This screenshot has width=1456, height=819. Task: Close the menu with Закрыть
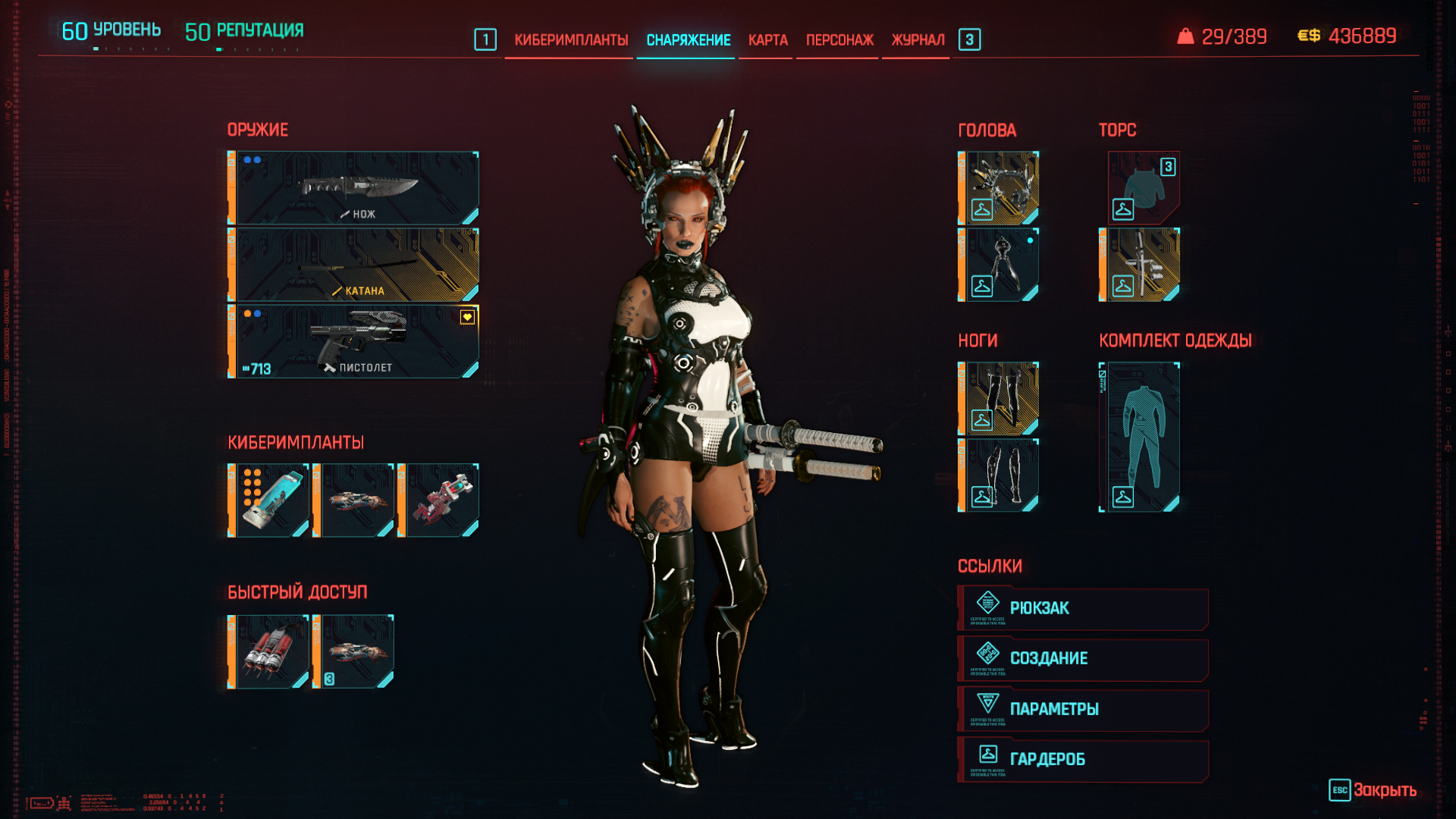click(x=1373, y=790)
